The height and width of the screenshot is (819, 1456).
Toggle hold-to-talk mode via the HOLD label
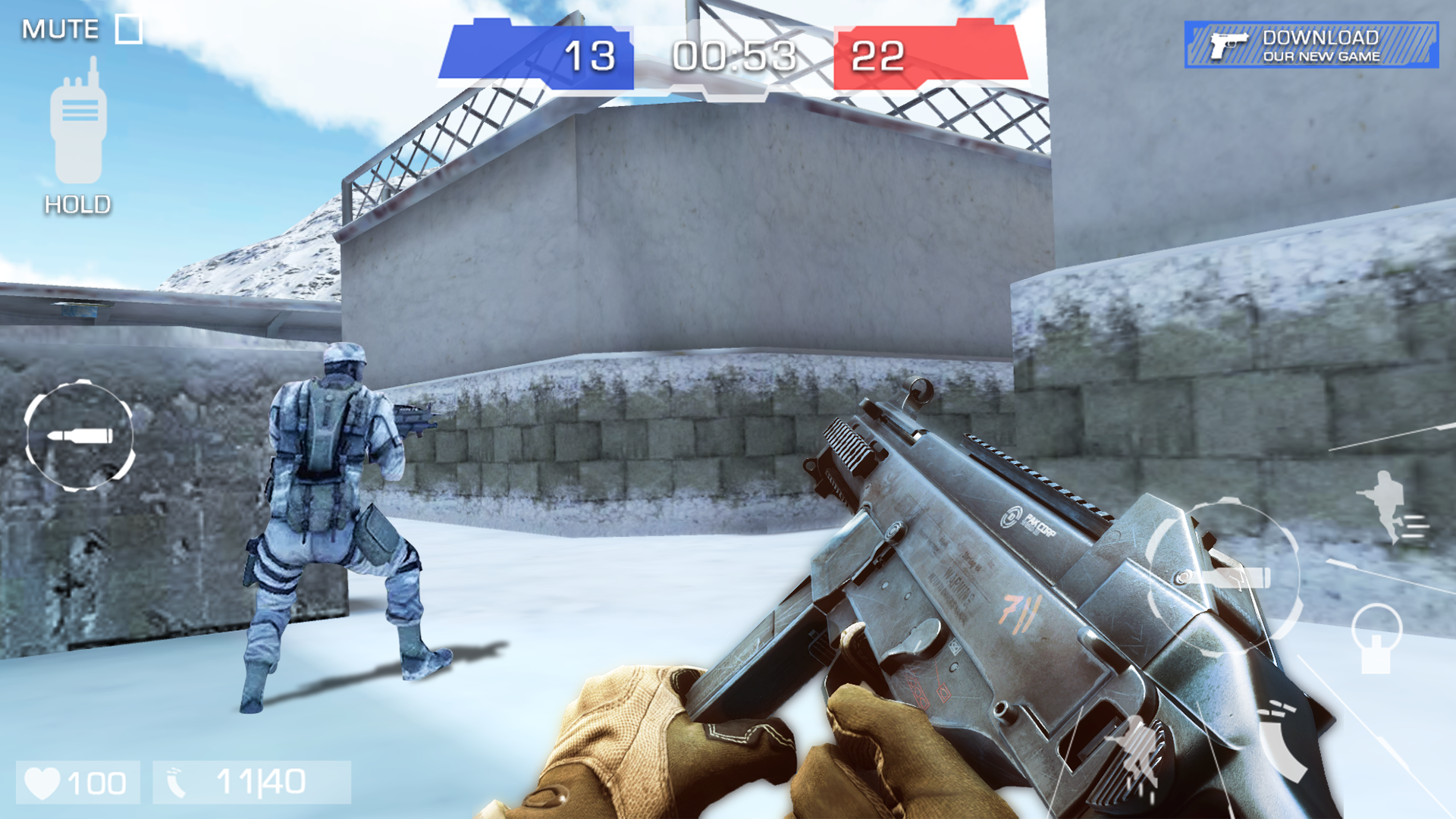point(77,205)
